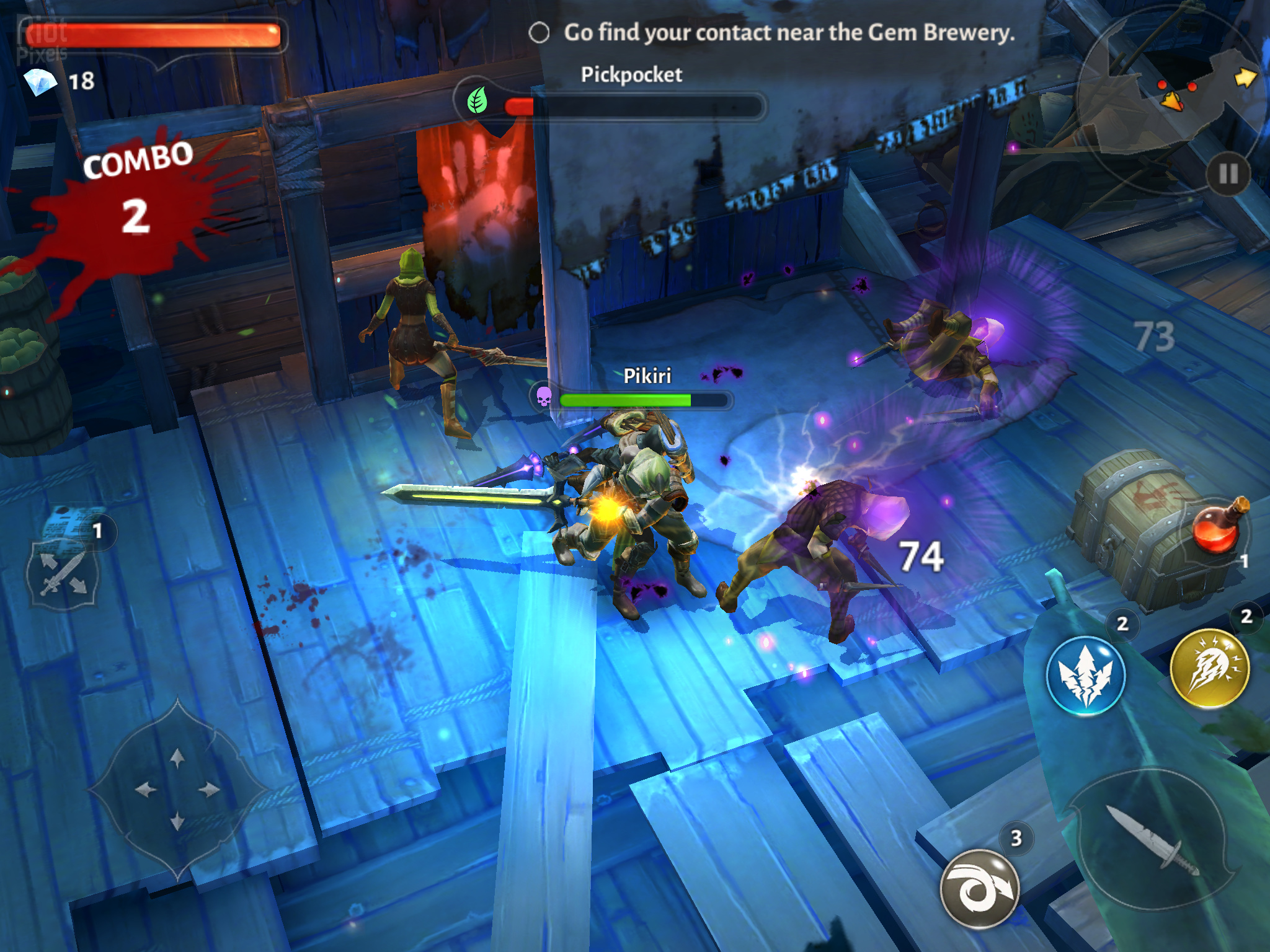Tap the blue gem currency icon
Viewport: 1270px width, 952px height.
point(40,81)
